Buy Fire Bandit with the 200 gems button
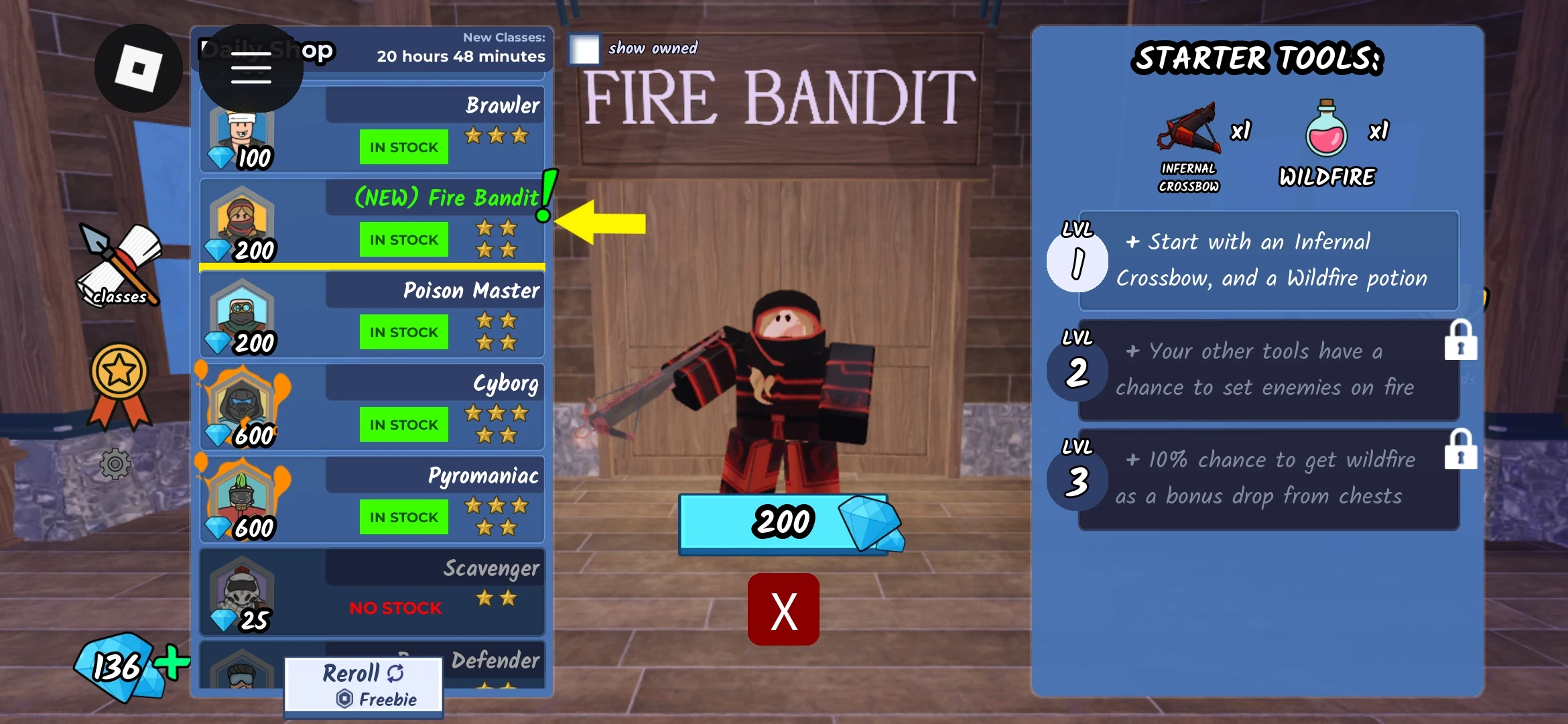1568x724 pixels. click(784, 524)
